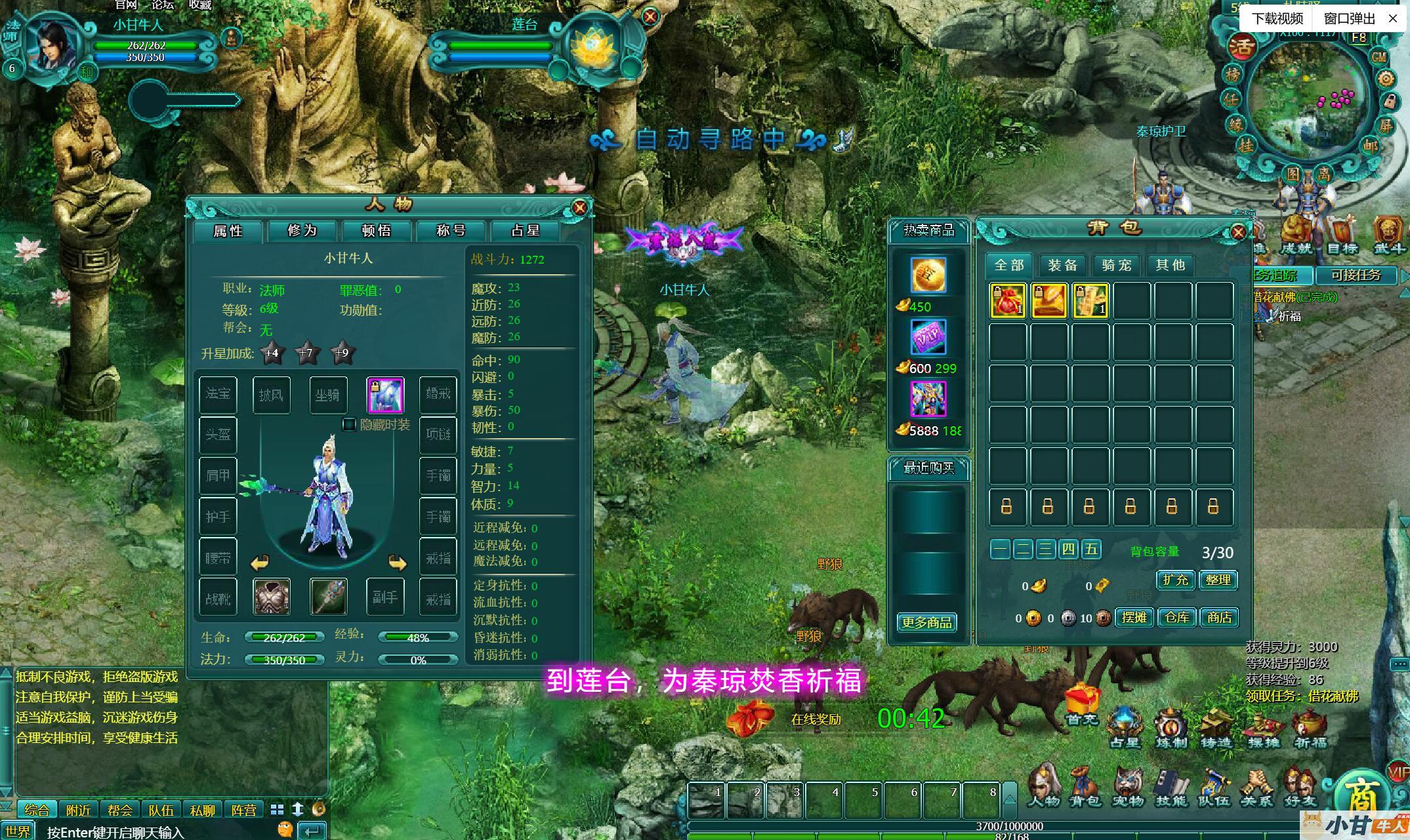
Task: Select the red pouch item slot
Action: (x=1007, y=300)
